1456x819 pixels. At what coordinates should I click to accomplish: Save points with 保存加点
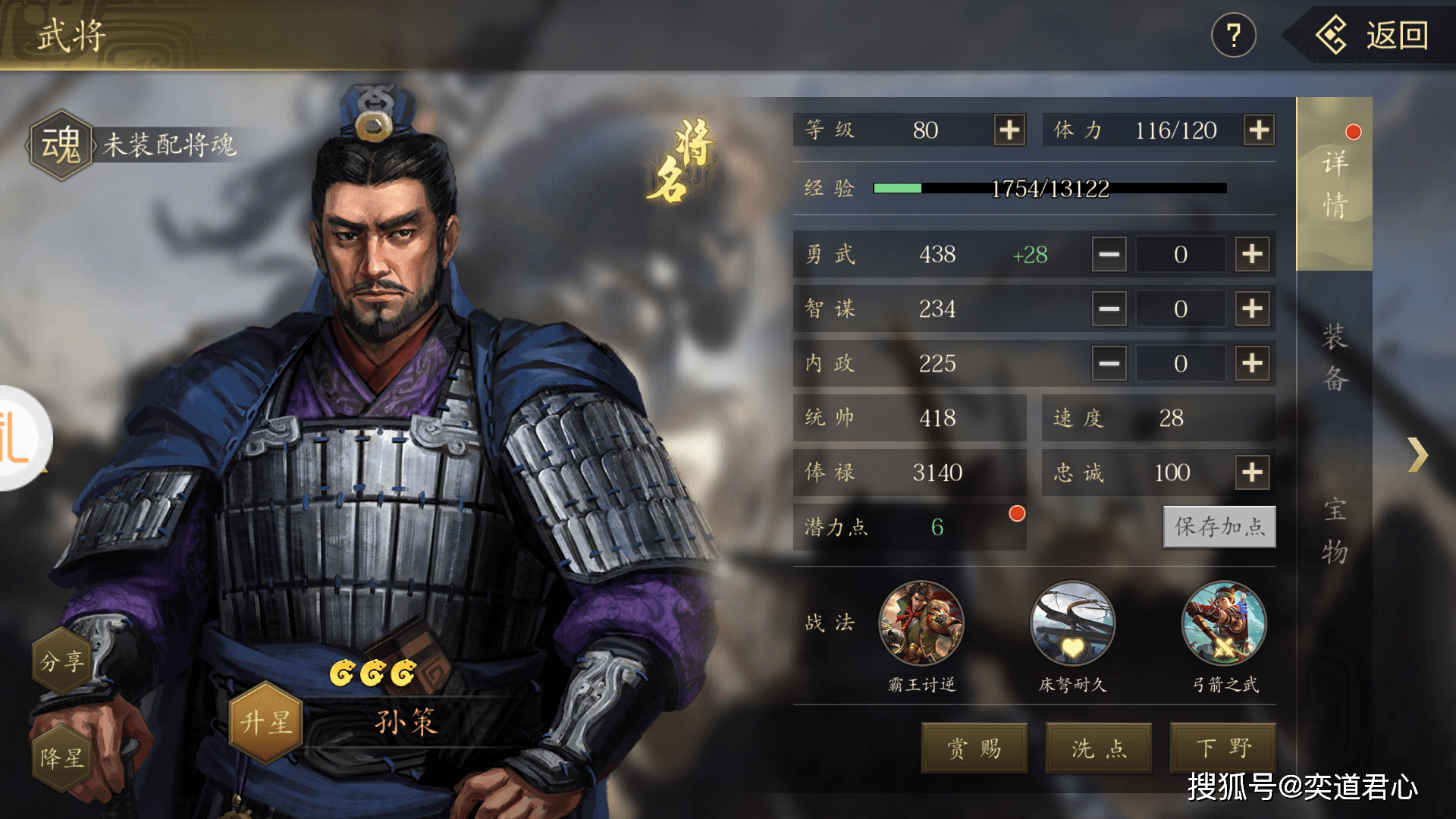[1219, 527]
